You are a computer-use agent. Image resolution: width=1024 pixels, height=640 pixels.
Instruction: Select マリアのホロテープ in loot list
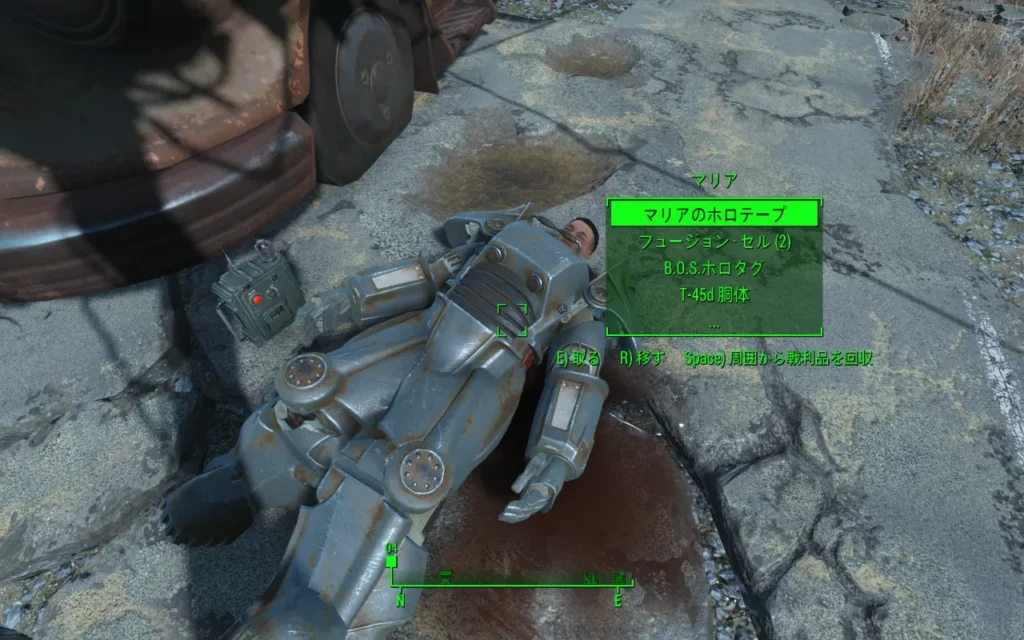tap(714, 214)
